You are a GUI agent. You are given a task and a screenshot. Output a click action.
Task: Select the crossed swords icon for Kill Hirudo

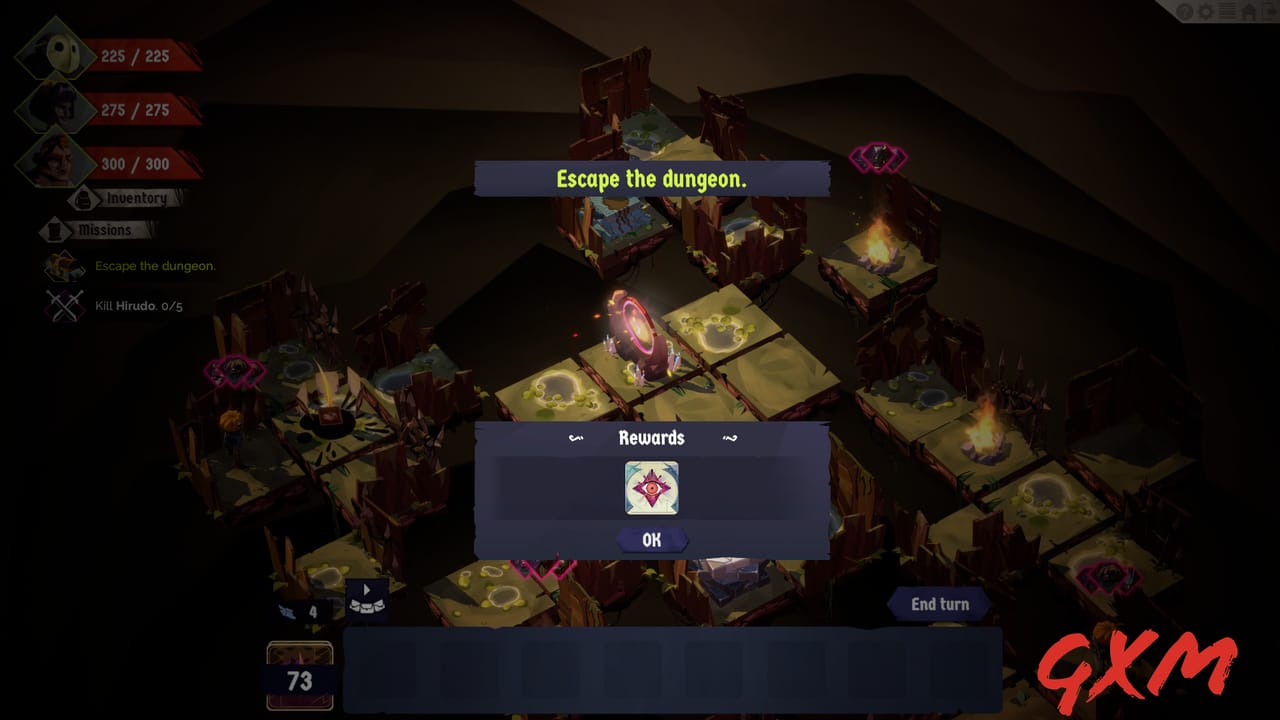[63, 304]
